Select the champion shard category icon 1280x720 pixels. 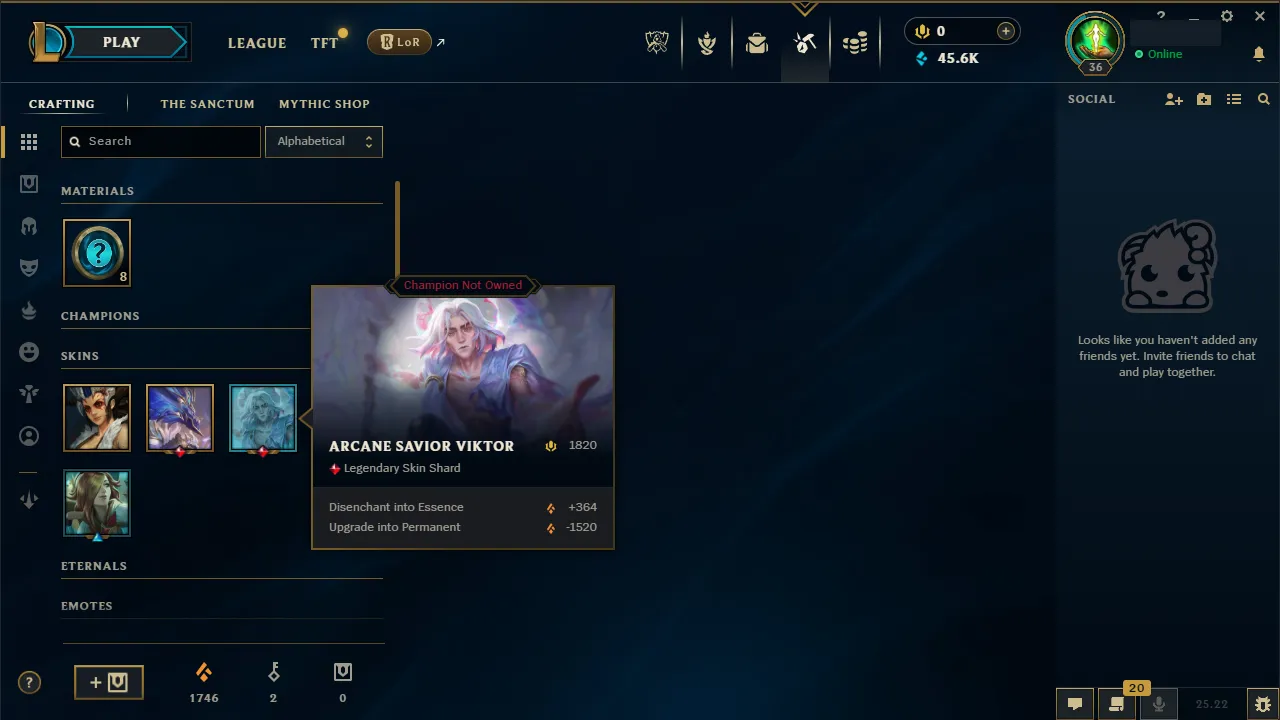[29, 225]
